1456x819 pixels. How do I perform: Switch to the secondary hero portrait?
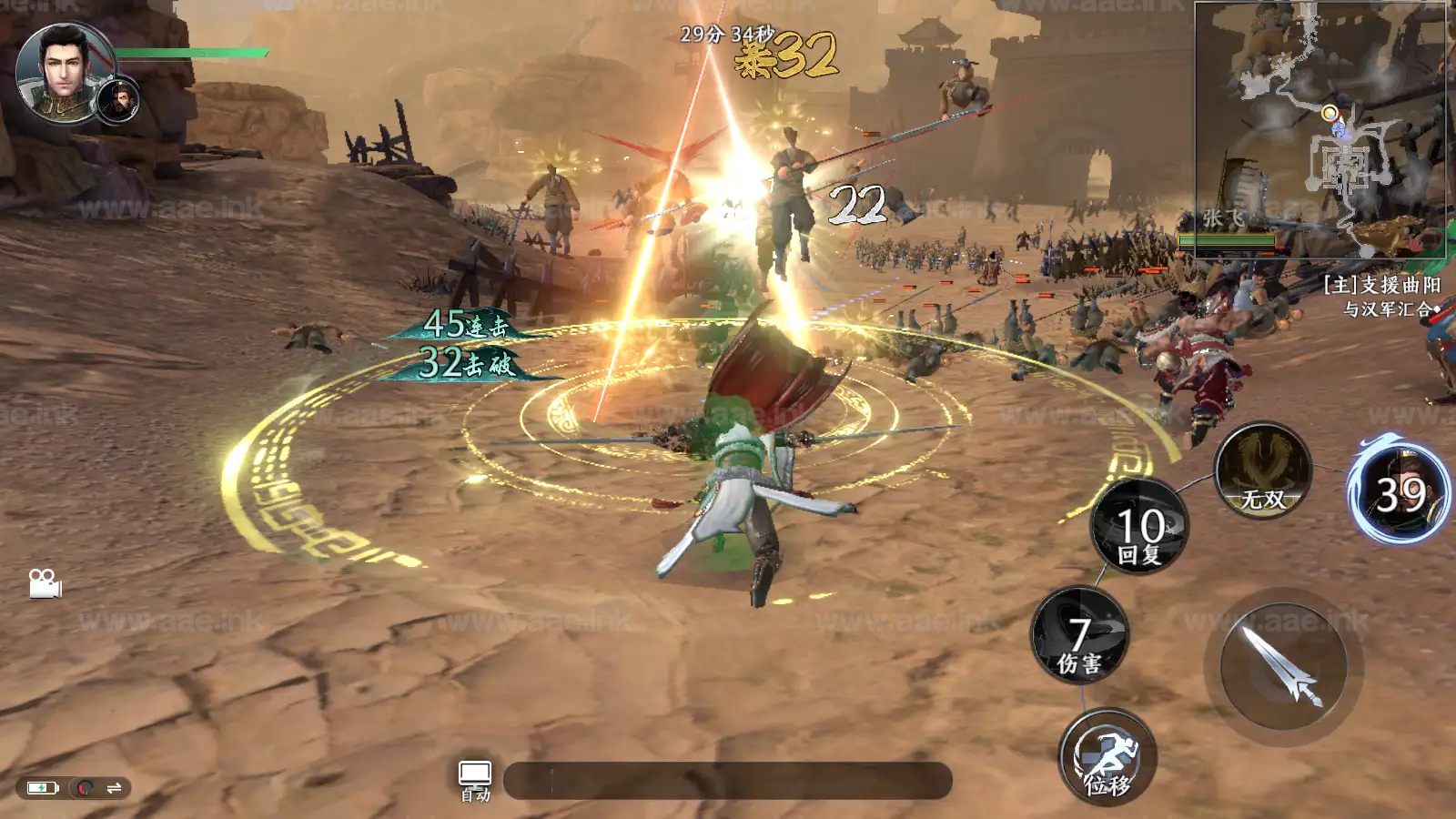pos(119,100)
